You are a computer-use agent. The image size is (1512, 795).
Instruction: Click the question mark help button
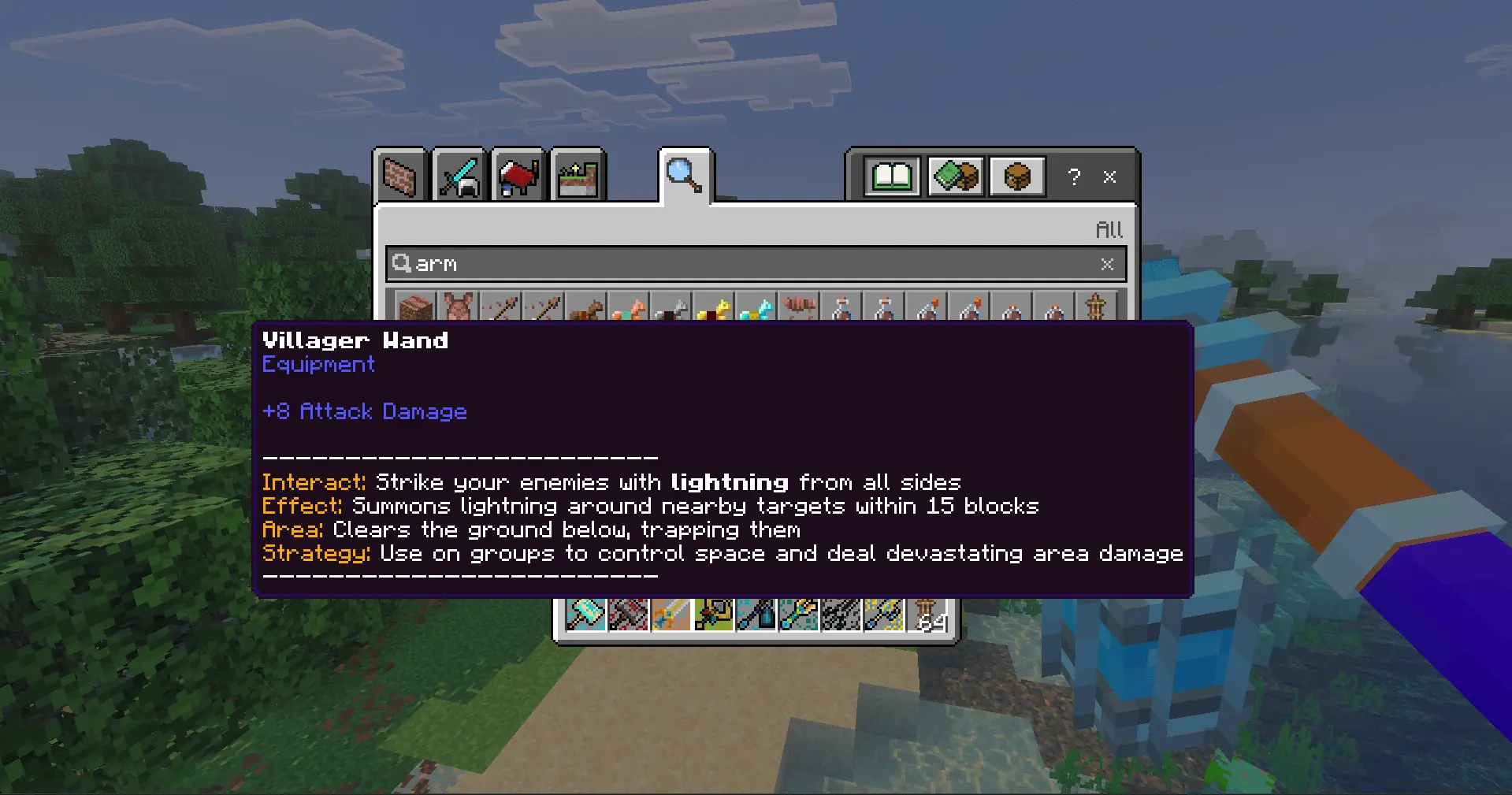tap(1074, 176)
